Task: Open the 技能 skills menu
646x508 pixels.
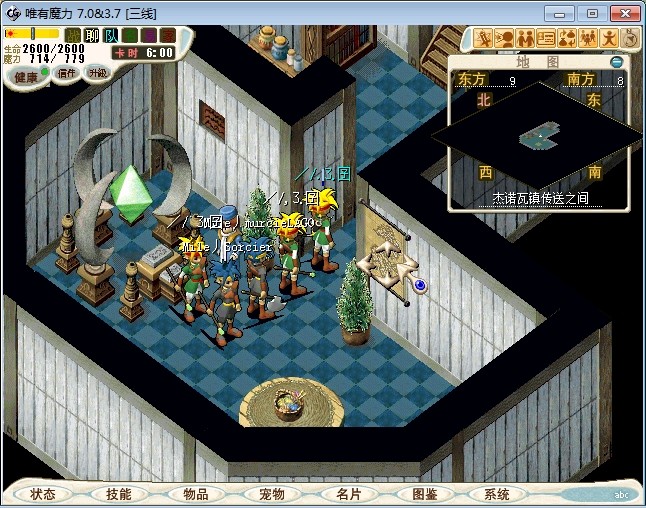Action: (x=119, y=494)
